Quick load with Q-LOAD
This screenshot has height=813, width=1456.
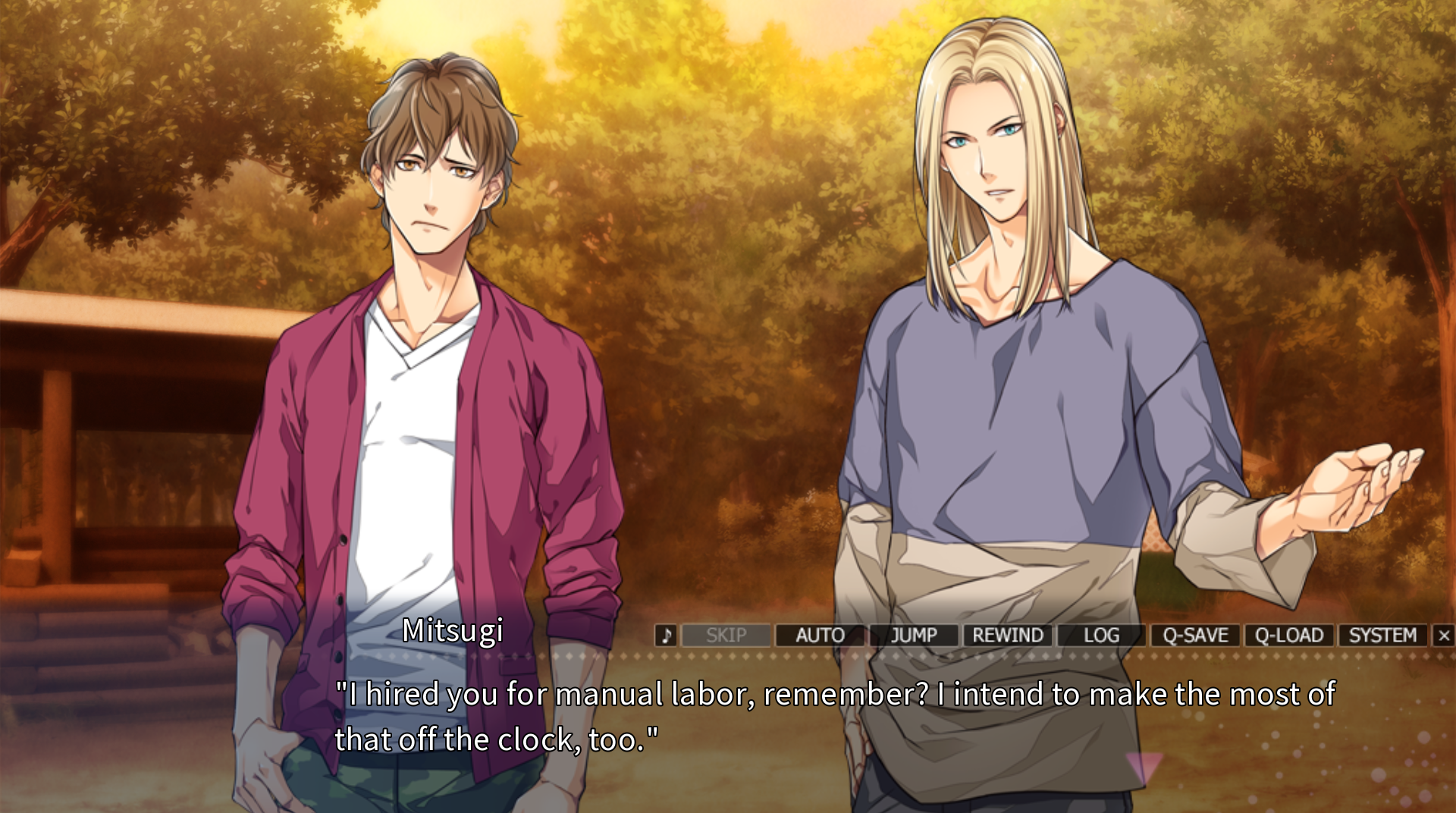(1289, 636)
